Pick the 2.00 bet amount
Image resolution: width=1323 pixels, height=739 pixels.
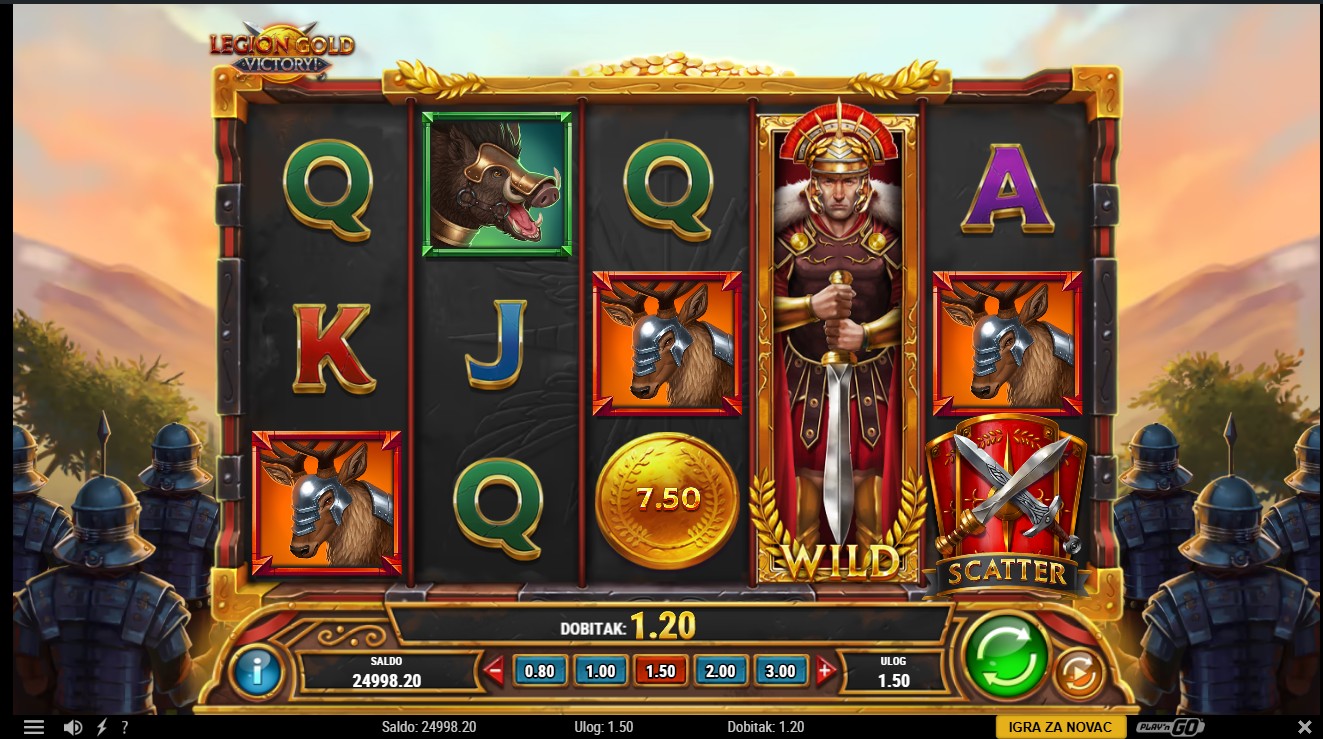721,671
